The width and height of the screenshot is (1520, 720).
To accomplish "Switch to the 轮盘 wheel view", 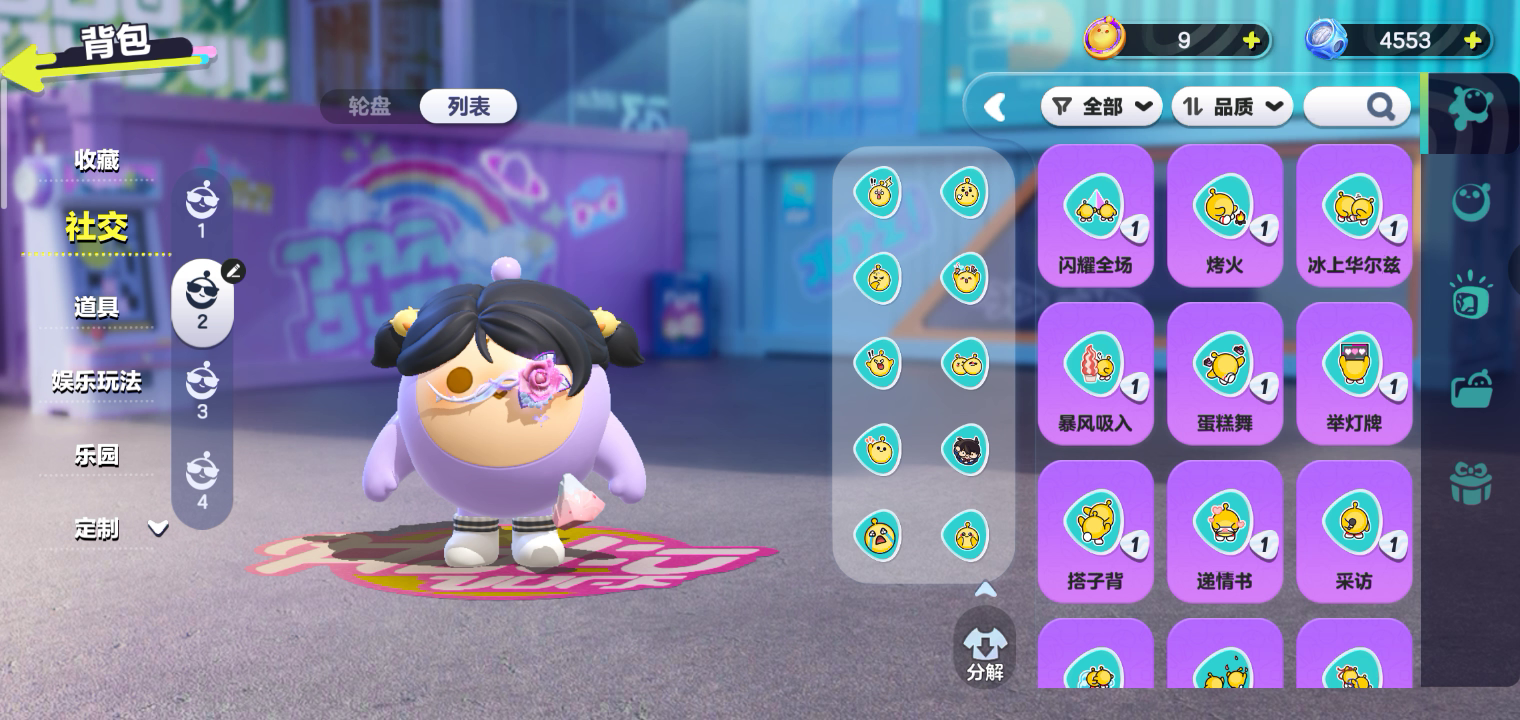I will click(x=370, y=106).
